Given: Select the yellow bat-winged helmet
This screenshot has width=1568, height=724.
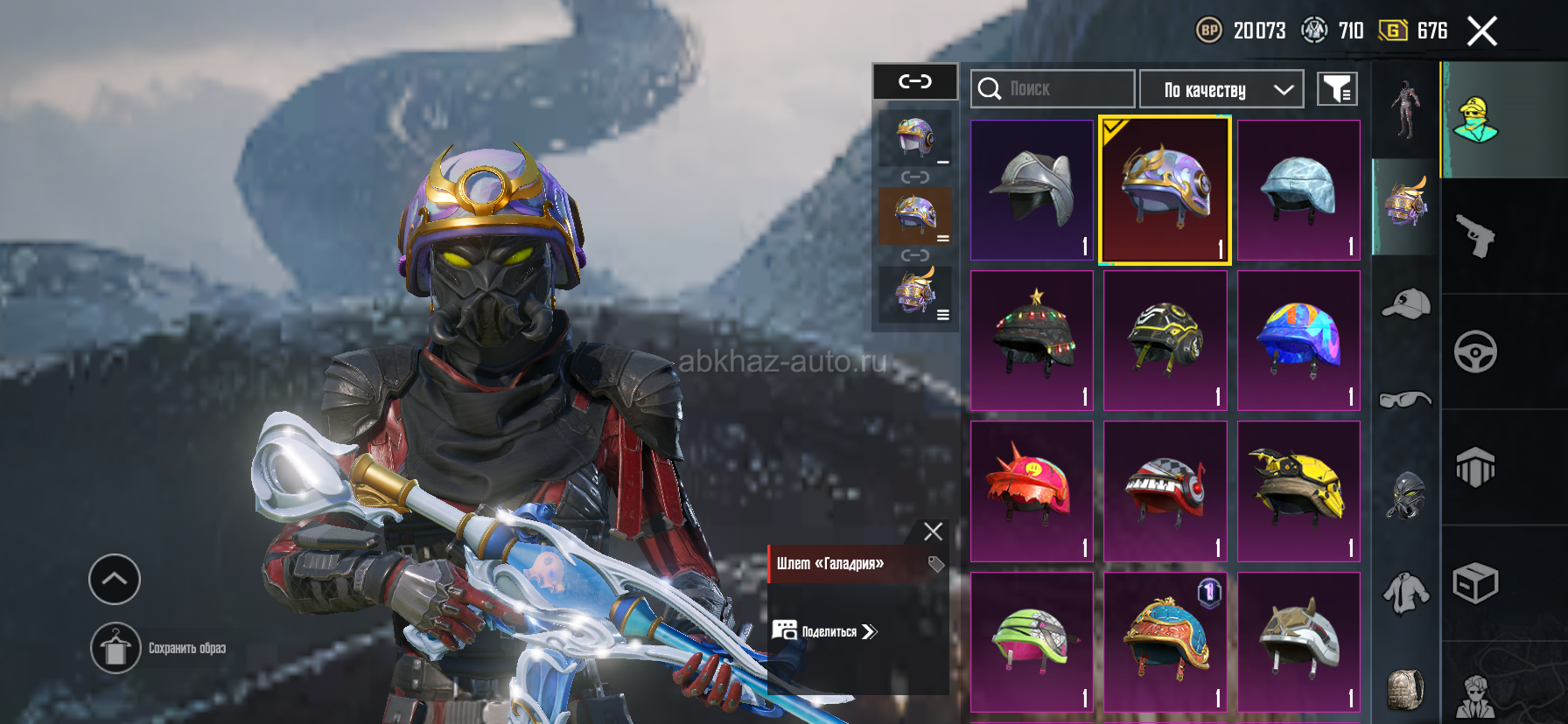Looking at the screenshot, I should pyautogui.click(x=1298, y=491).
